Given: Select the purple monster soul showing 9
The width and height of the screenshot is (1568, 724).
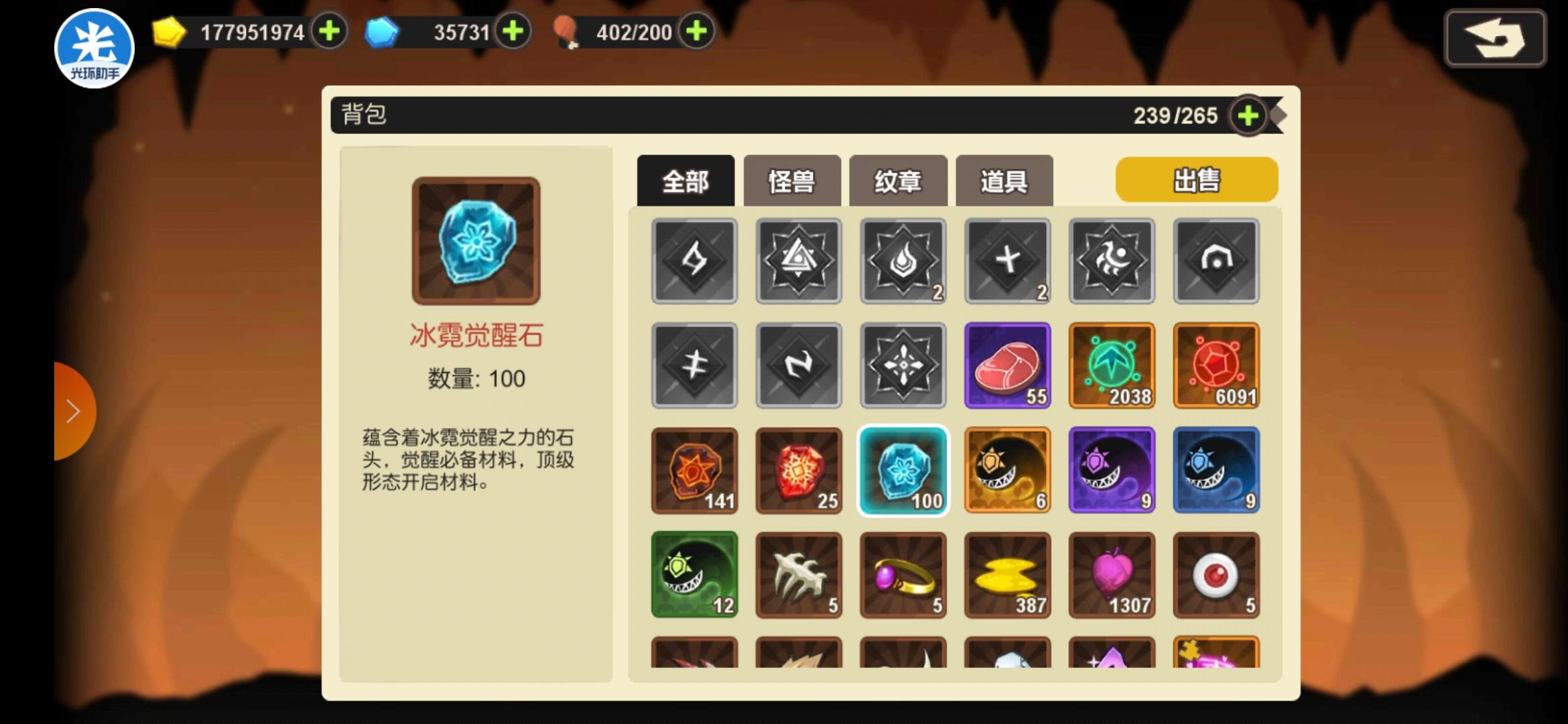Looking at the screenshot, I should click(x=1112, y=469).
